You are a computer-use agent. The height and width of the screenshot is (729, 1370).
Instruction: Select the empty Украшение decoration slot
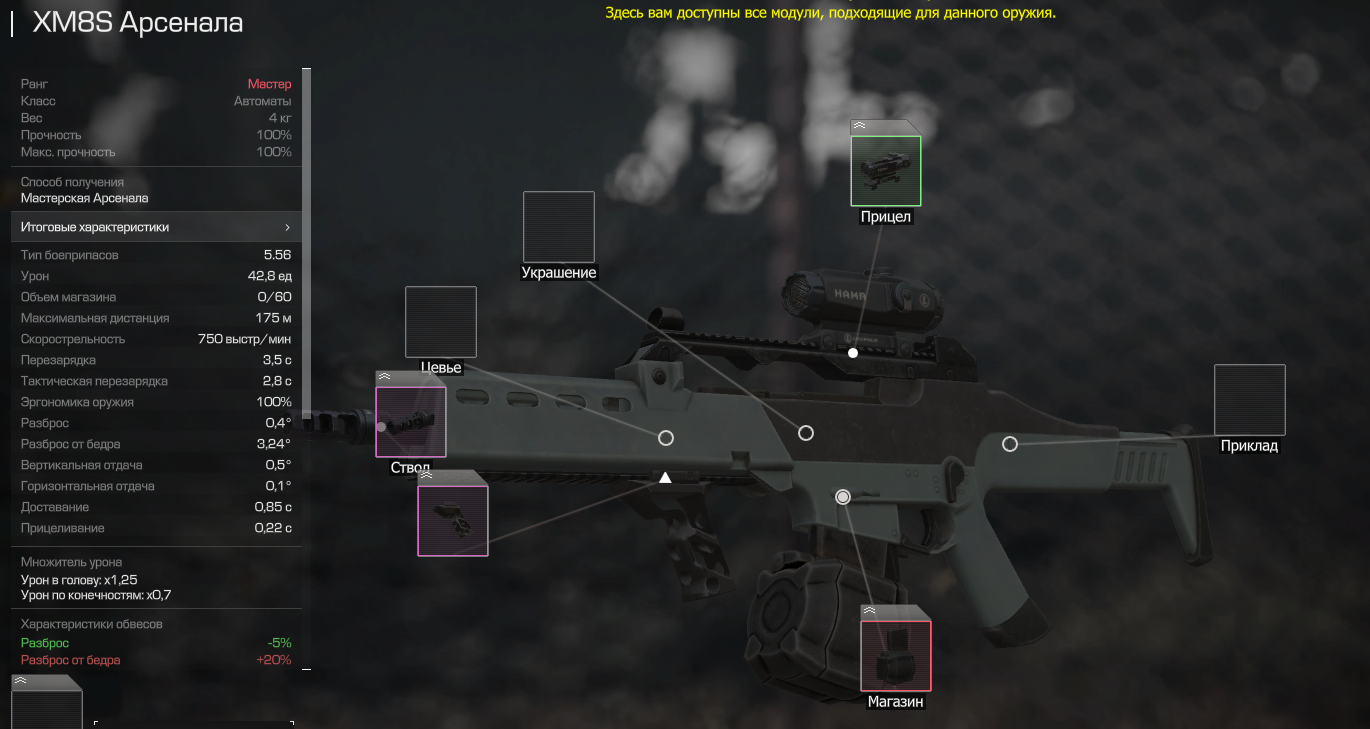point(558,227)
